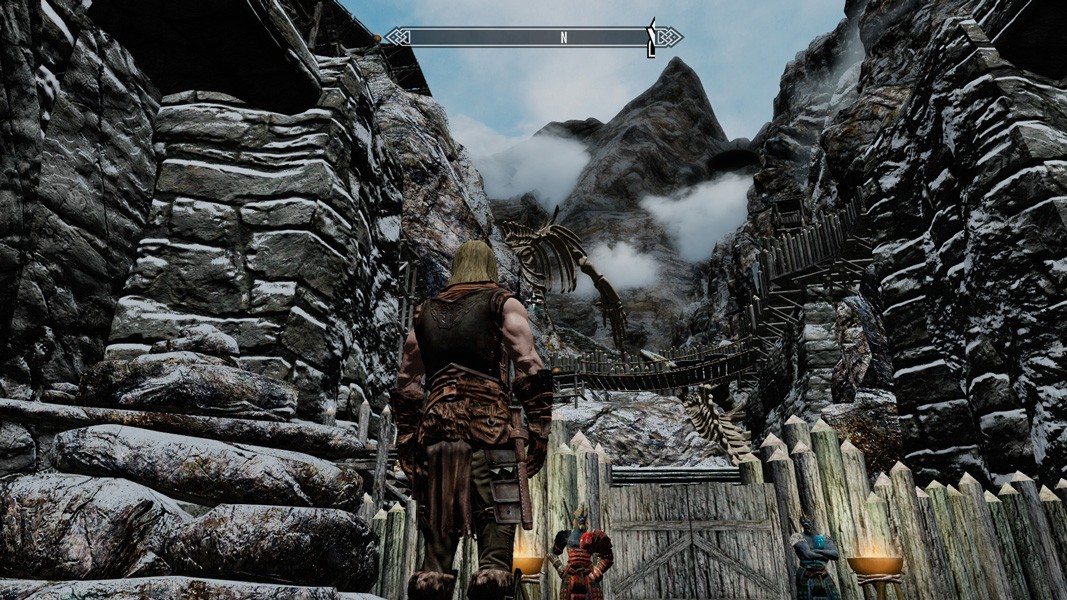Select the location marker on the compass
The image size is (1067, 600).
pos(651,37)
